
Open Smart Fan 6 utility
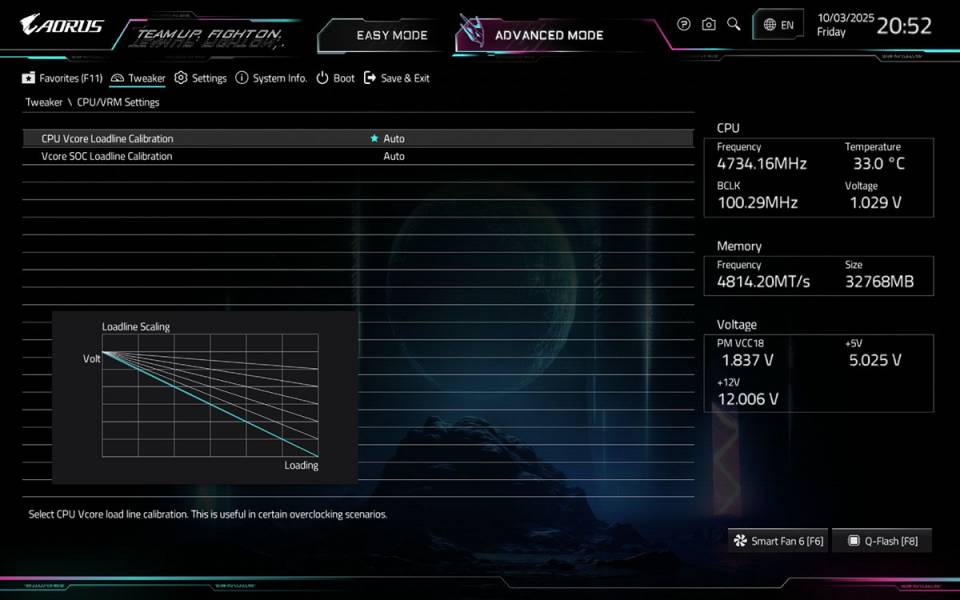(x=779, y=541)
